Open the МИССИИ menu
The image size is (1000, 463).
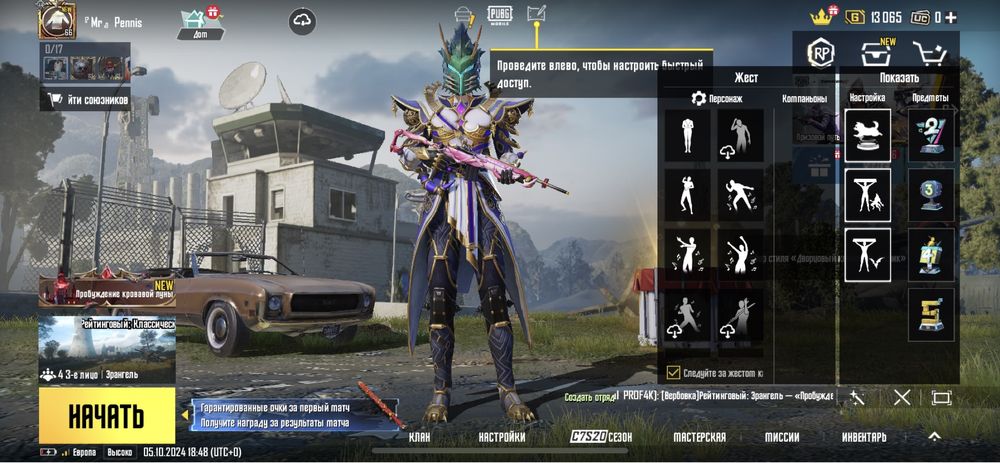pos(782,437)
